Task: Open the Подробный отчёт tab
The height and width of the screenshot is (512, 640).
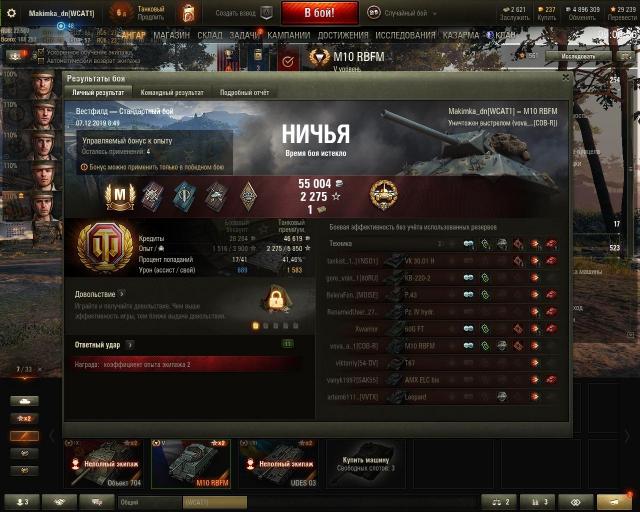Action: point(244,92)
